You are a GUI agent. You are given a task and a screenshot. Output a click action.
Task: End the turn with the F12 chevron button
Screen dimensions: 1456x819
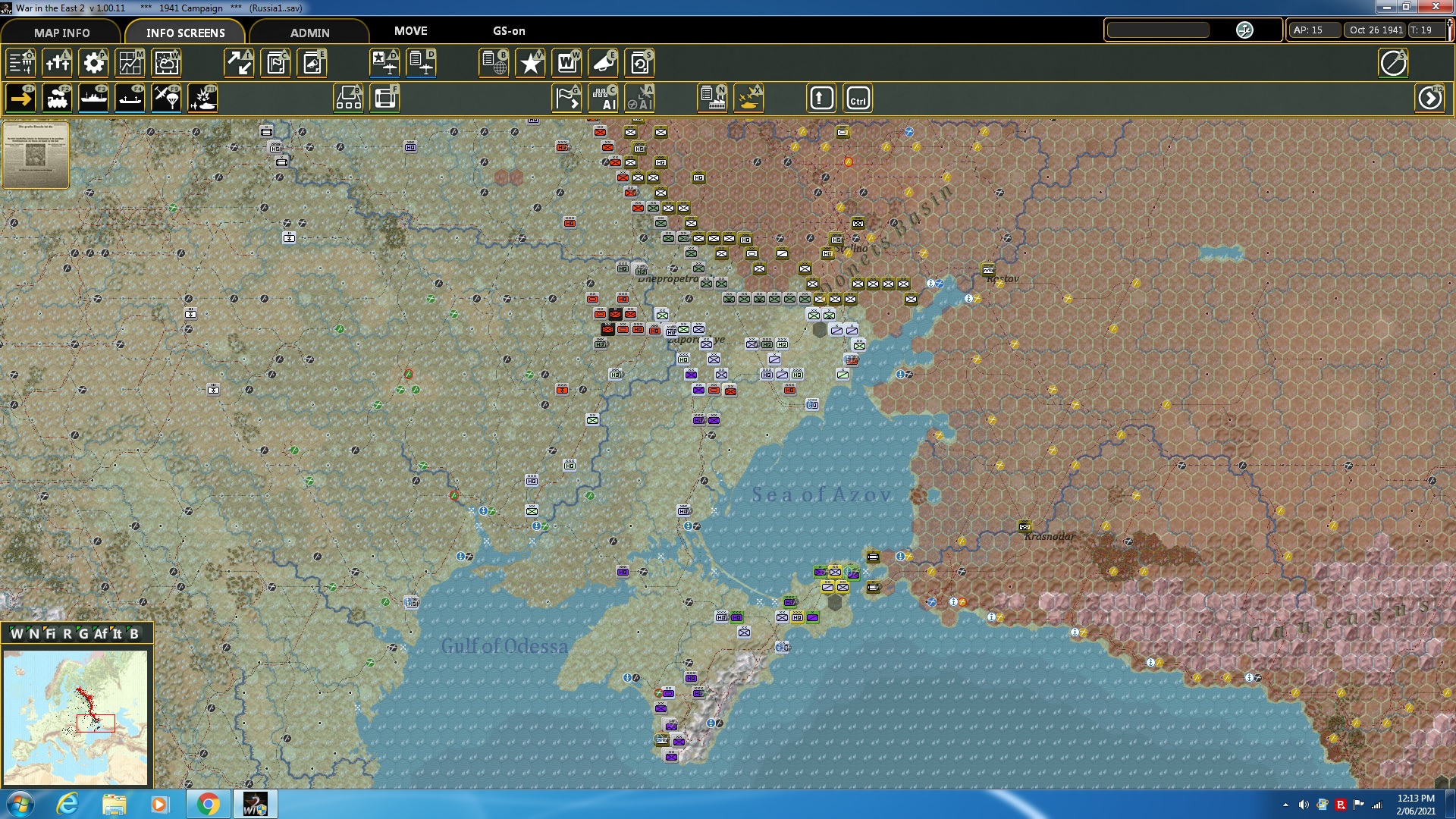pyautogui.click(x=1429, y=97)
